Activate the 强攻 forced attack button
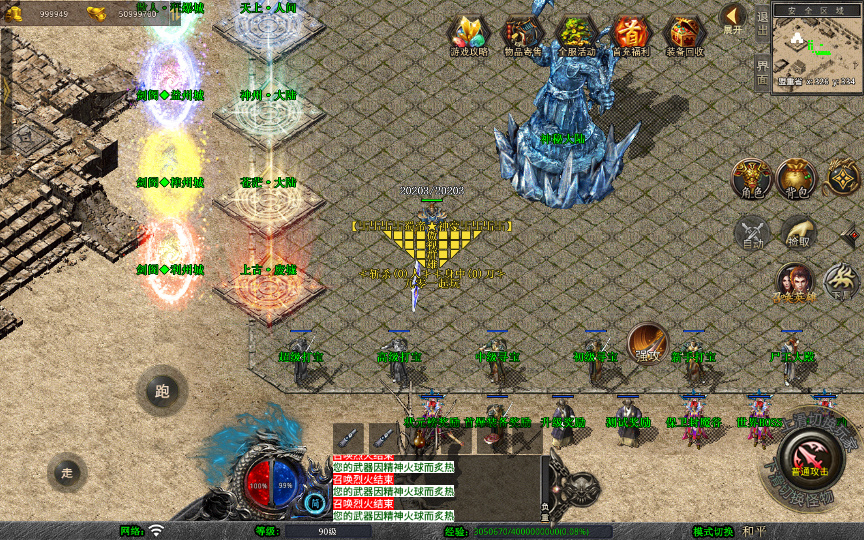Image resolution: width=864 pixels, height=540 pixels. coord(647,342)
